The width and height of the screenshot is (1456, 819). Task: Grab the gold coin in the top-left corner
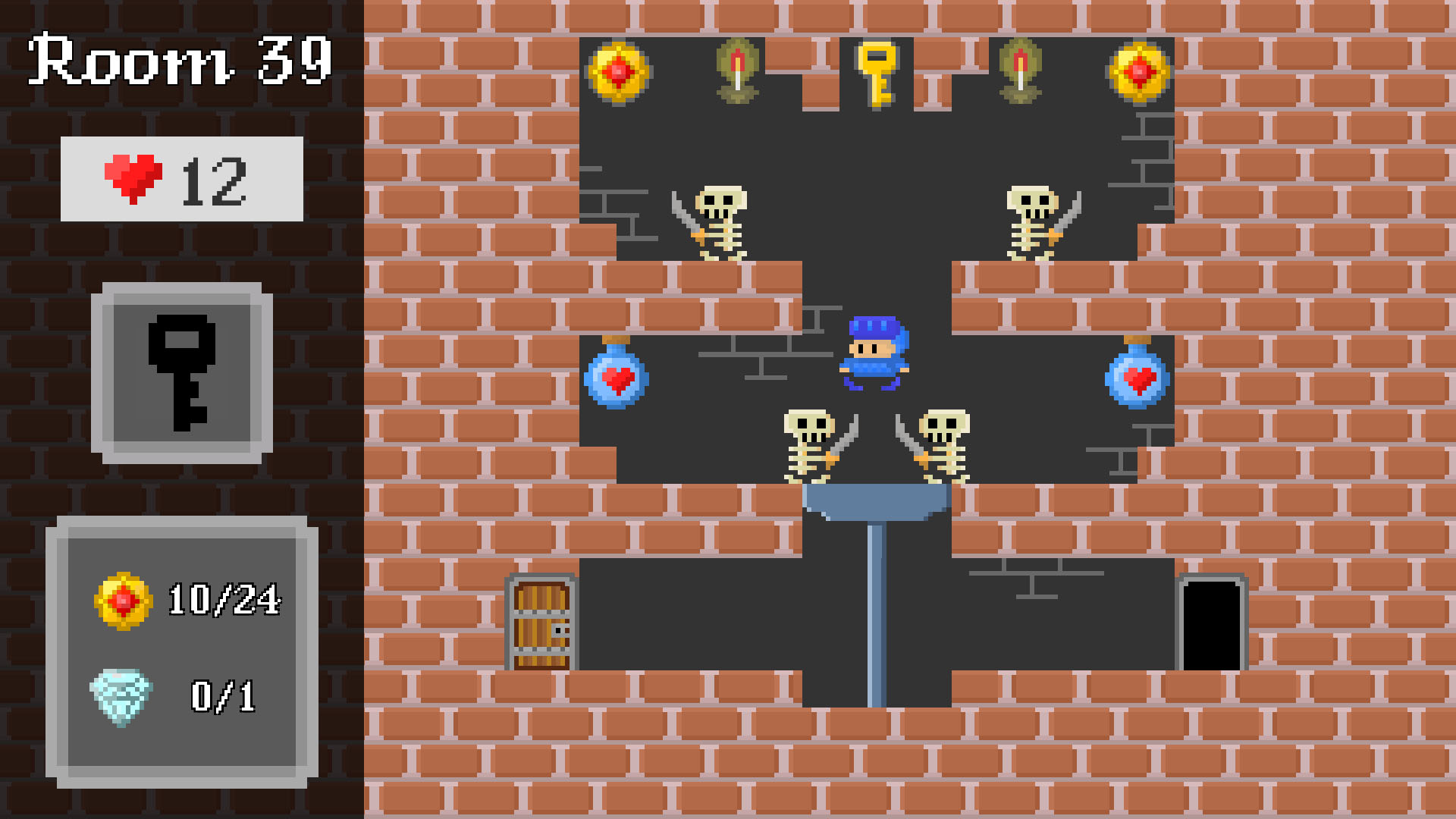click(618, 72)
